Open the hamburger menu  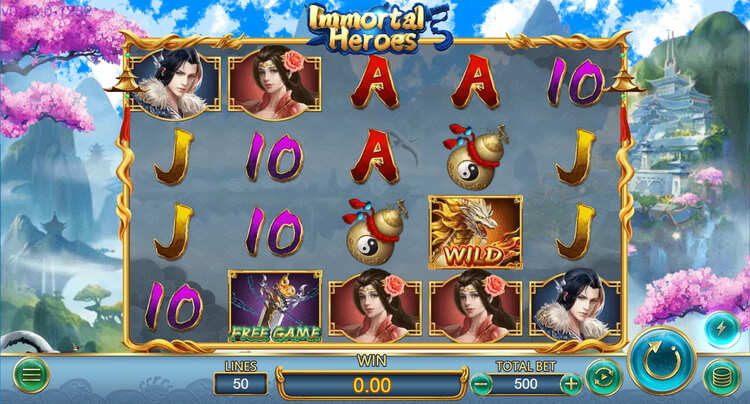[31, 375]
